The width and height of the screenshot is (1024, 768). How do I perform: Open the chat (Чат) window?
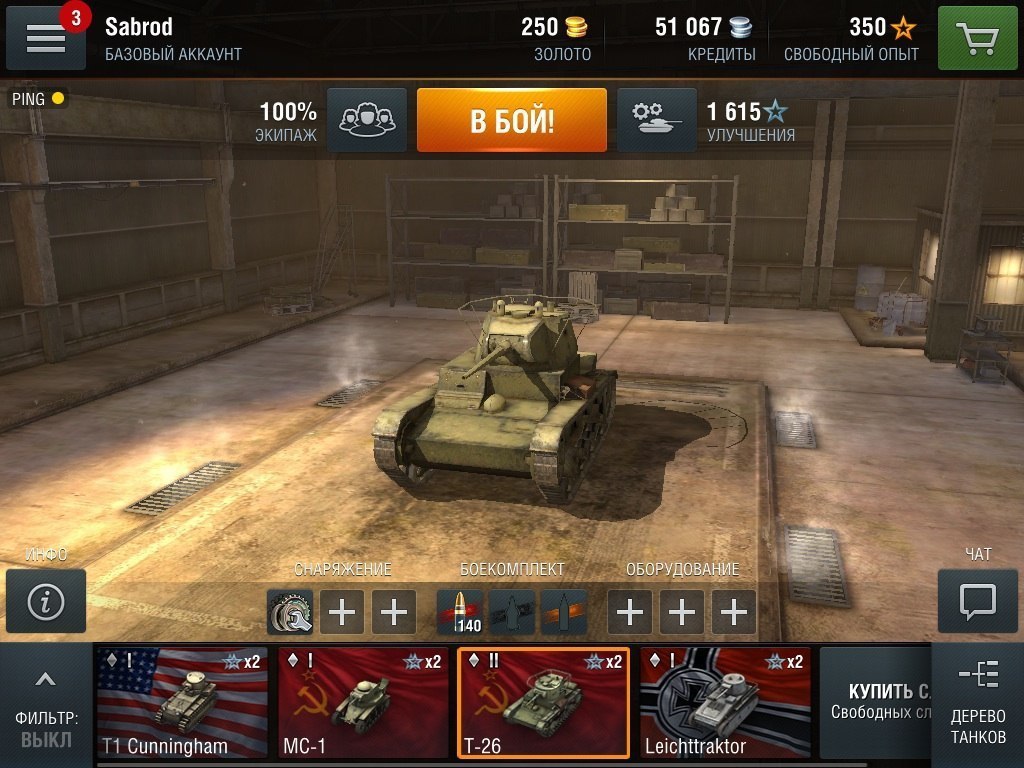pos(976,601)
